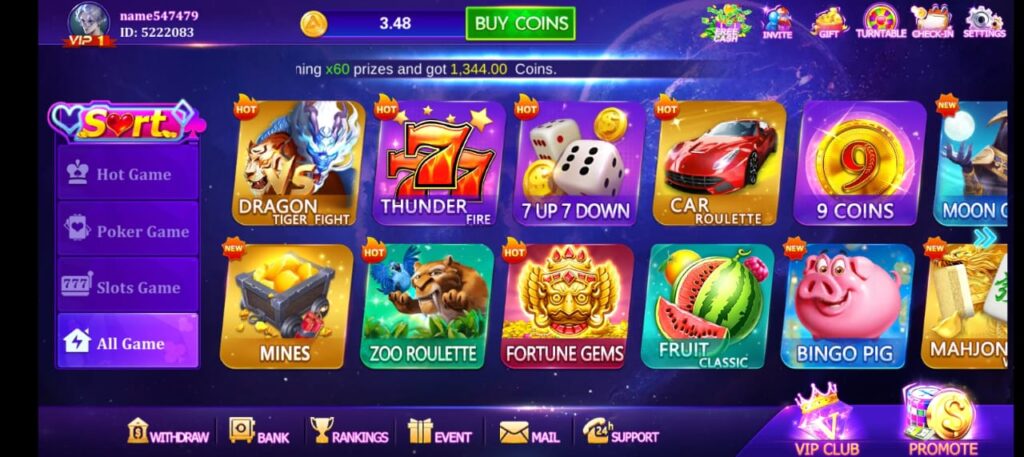The image size is (1024, 457).
Task: Show the Poker Game category
Action: [128, 231]
